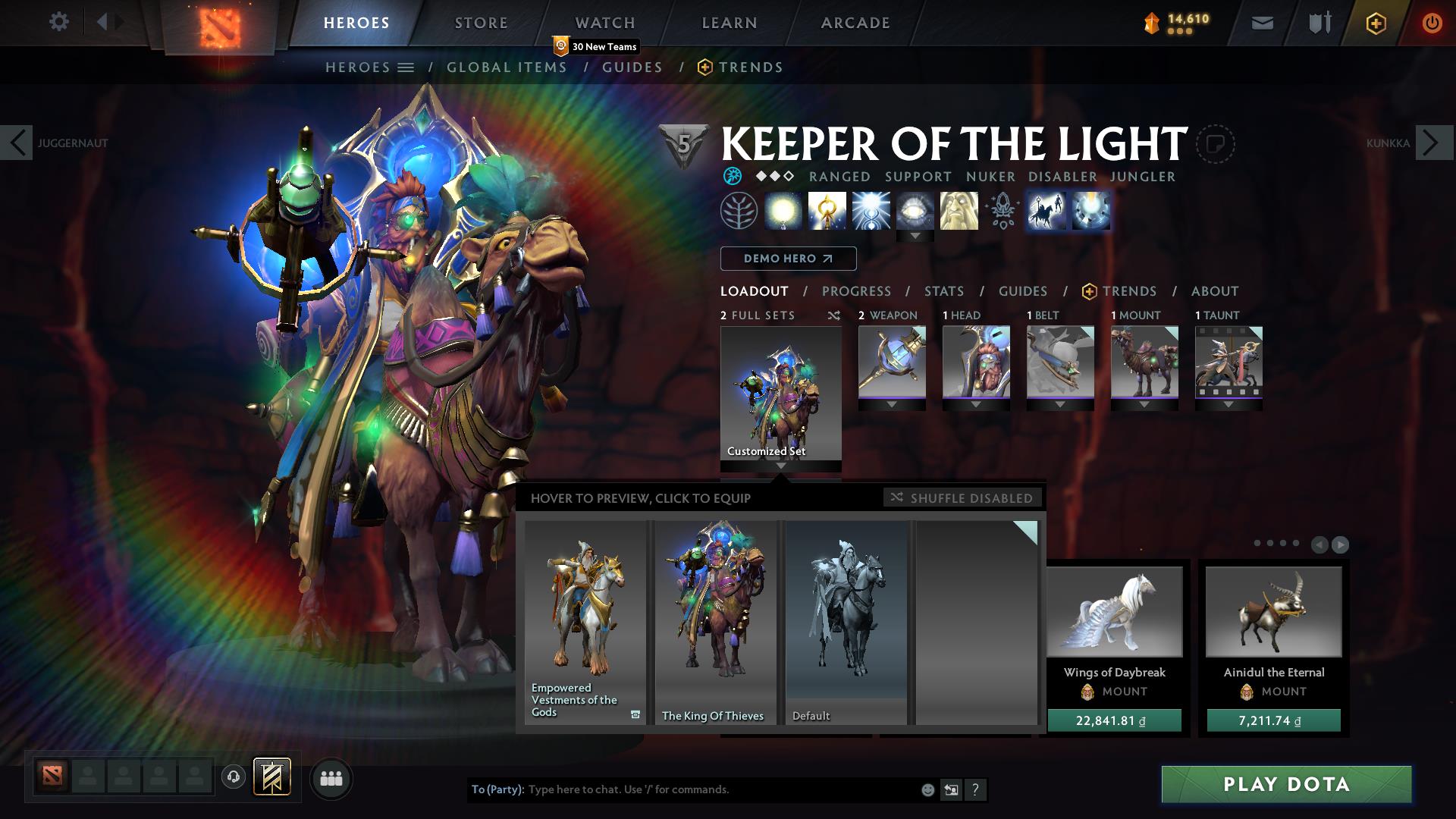
Task: Show the hero Stats tab
Action: coord(943,291)
